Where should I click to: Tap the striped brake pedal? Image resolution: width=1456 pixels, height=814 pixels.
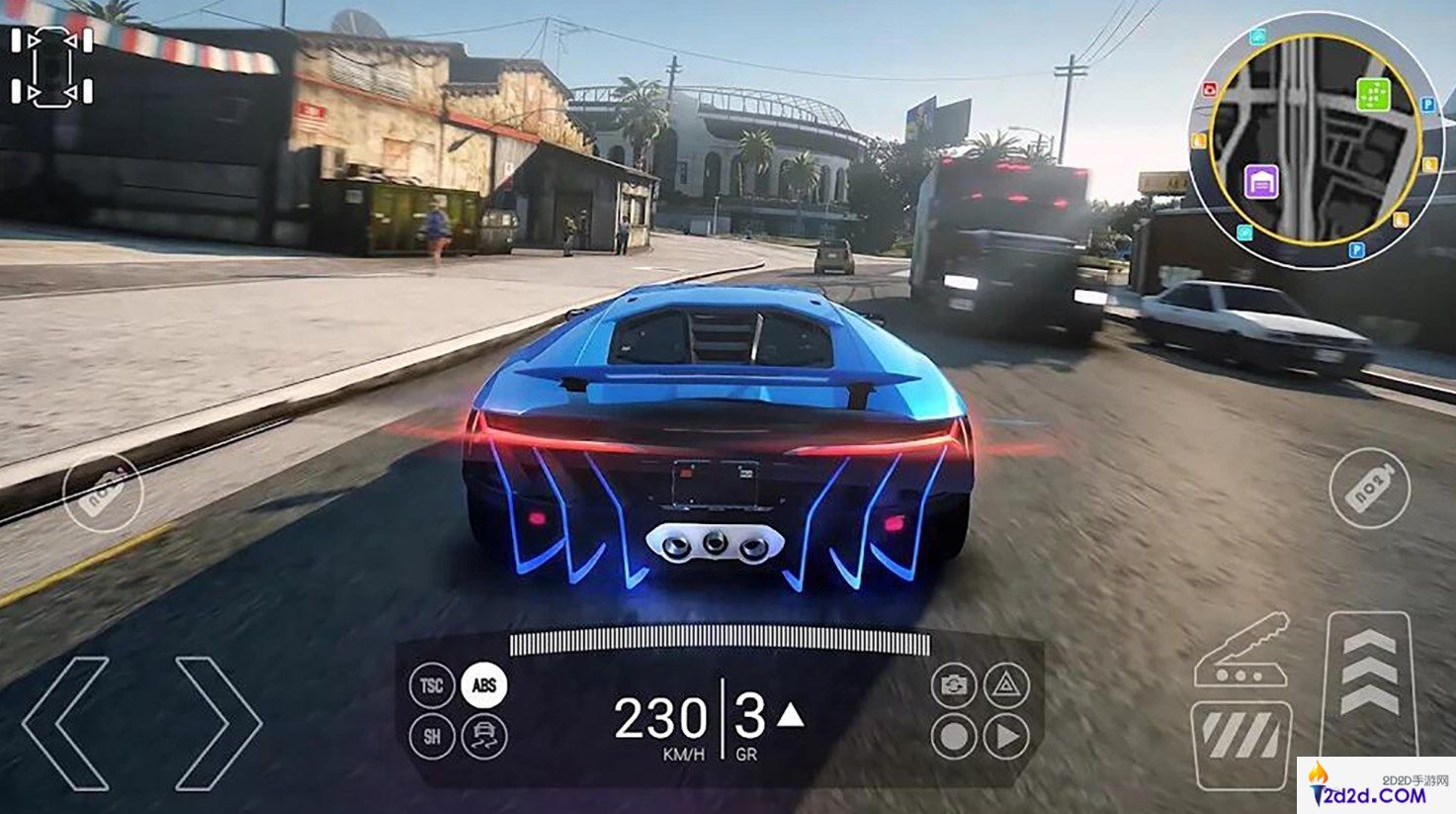coord(1242,745)
